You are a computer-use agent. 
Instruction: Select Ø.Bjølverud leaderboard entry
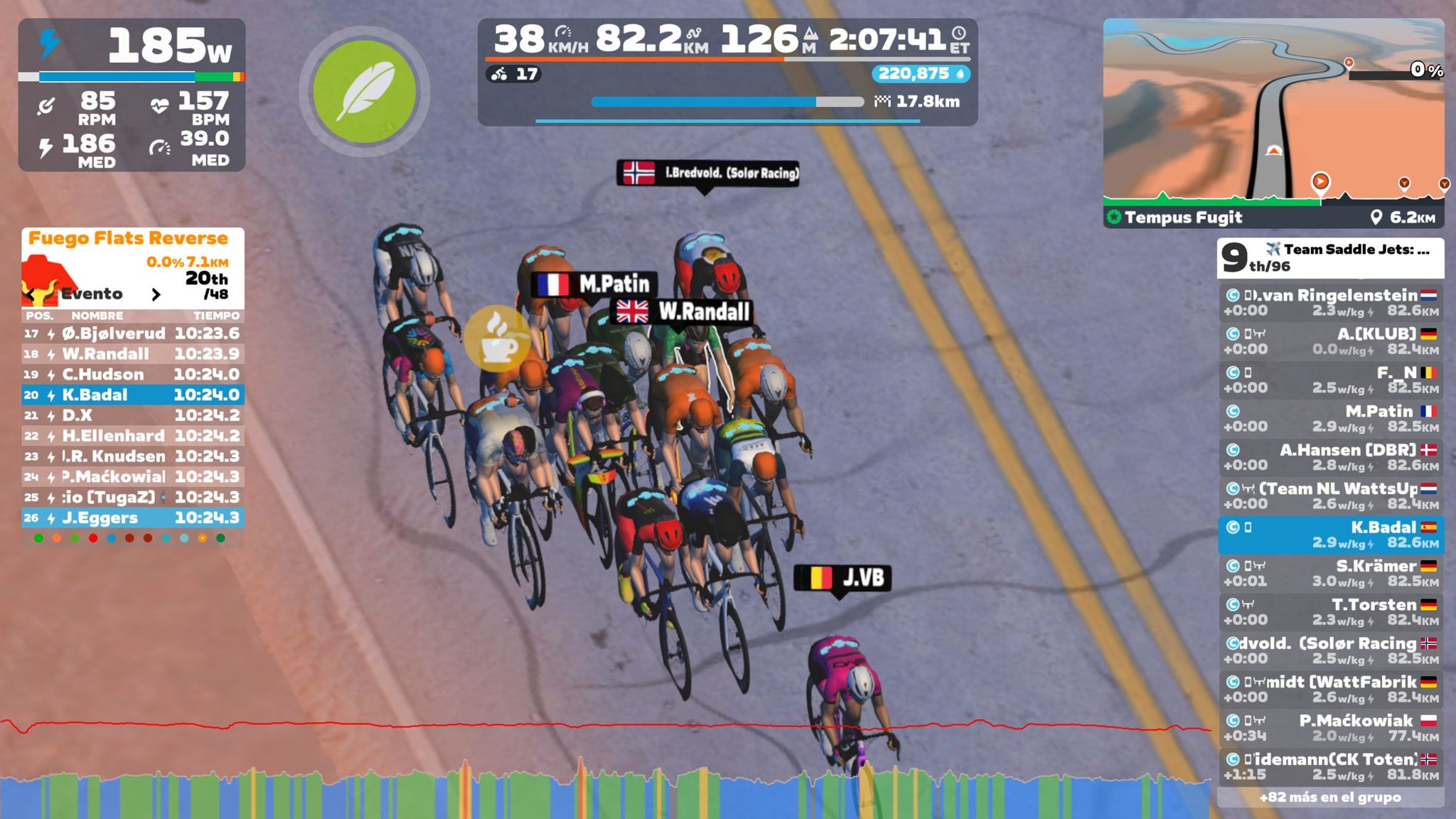tap(133, 333)
